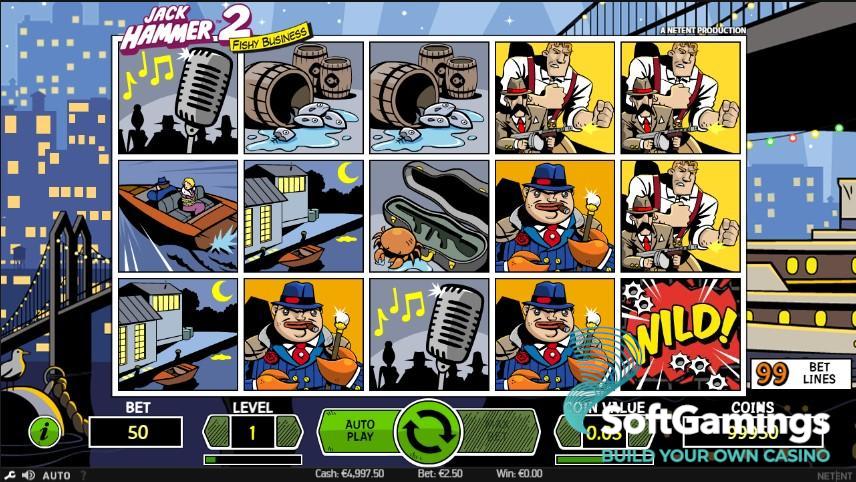Image resolution: width=856 pixels, height=482 pixels.
Task: Open the paytable info button
Action: click(x=45, y=432)
